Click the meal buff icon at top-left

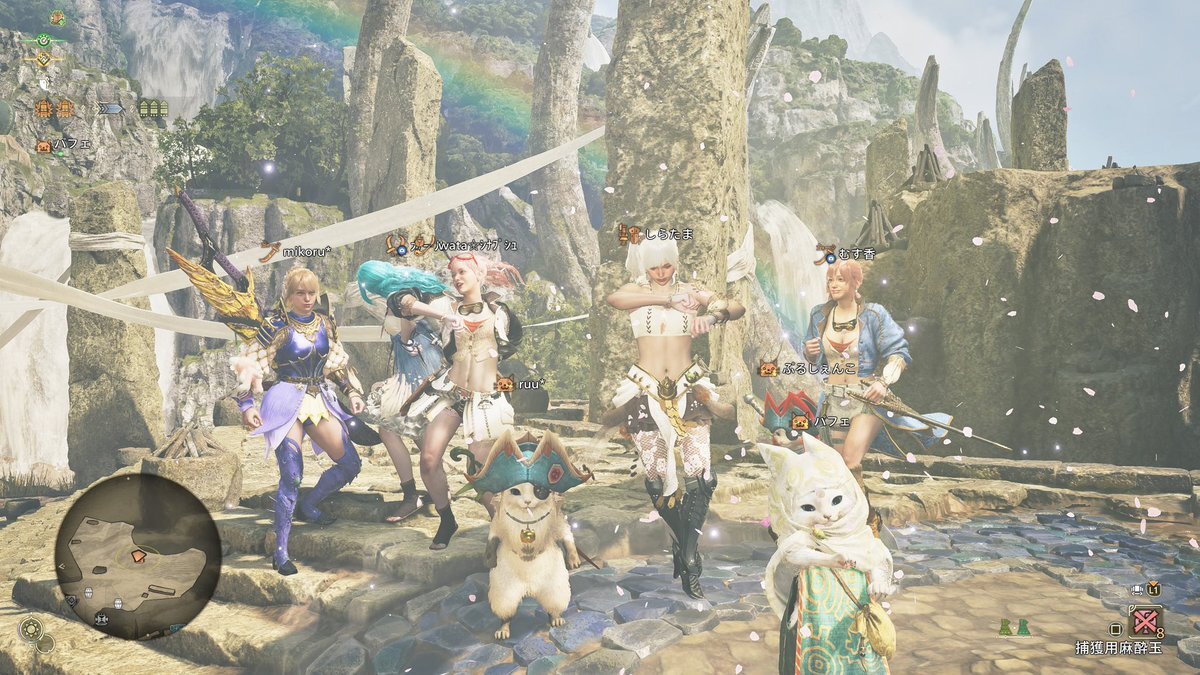tap(58, 18)
